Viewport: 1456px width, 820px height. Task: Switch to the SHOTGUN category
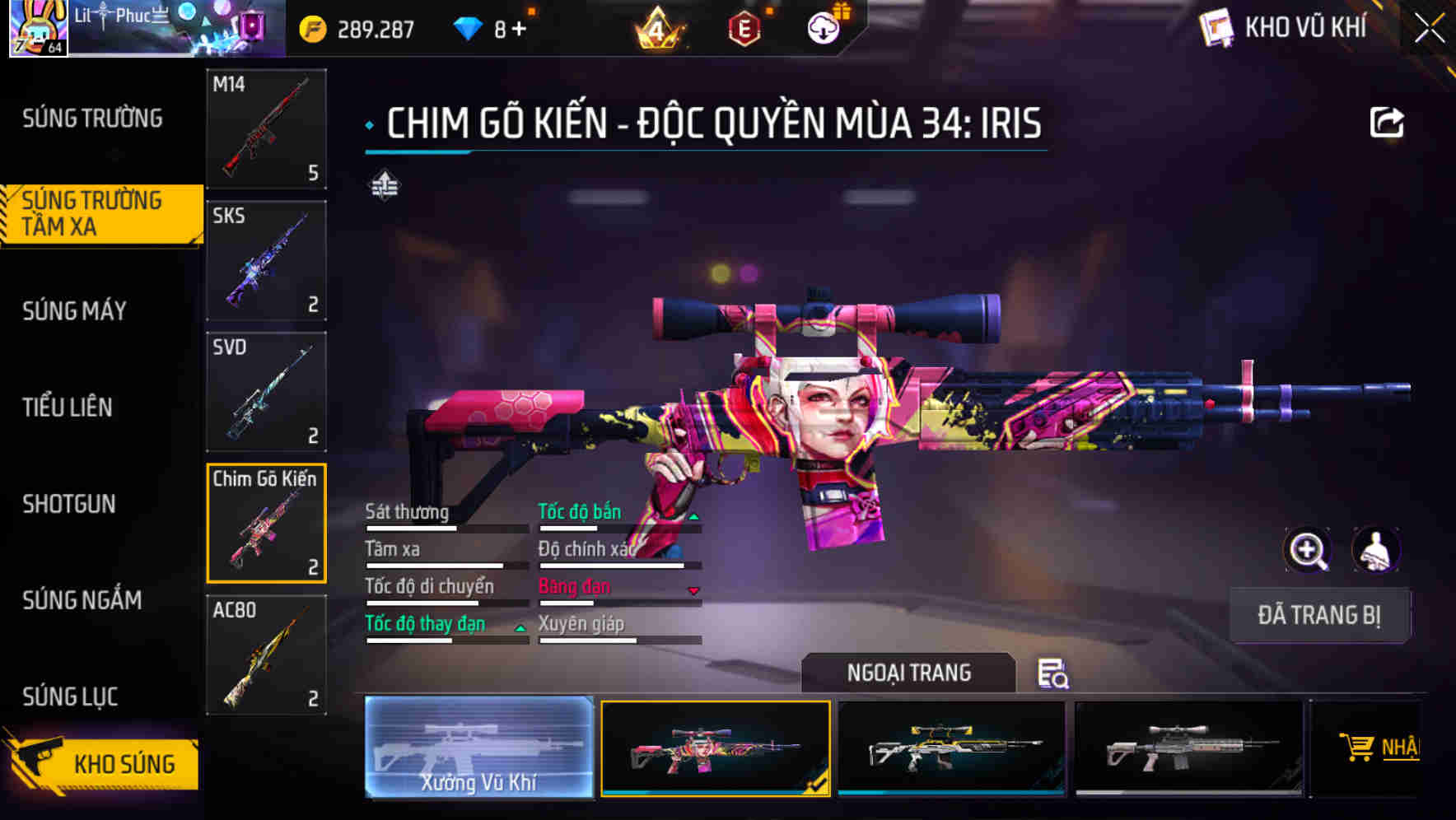click(x=69, y=504)
